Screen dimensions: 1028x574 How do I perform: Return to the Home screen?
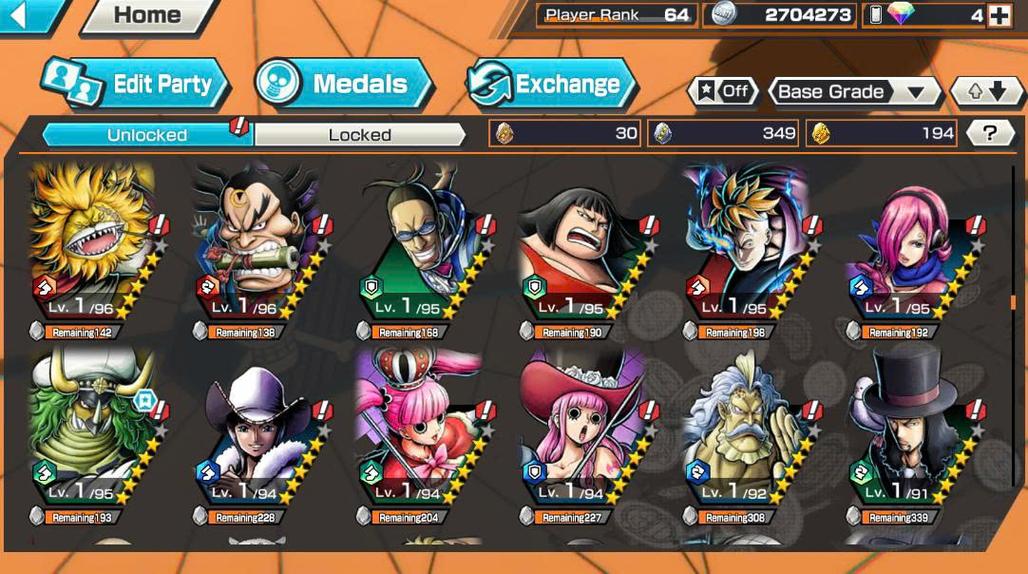tap(148, 15)
